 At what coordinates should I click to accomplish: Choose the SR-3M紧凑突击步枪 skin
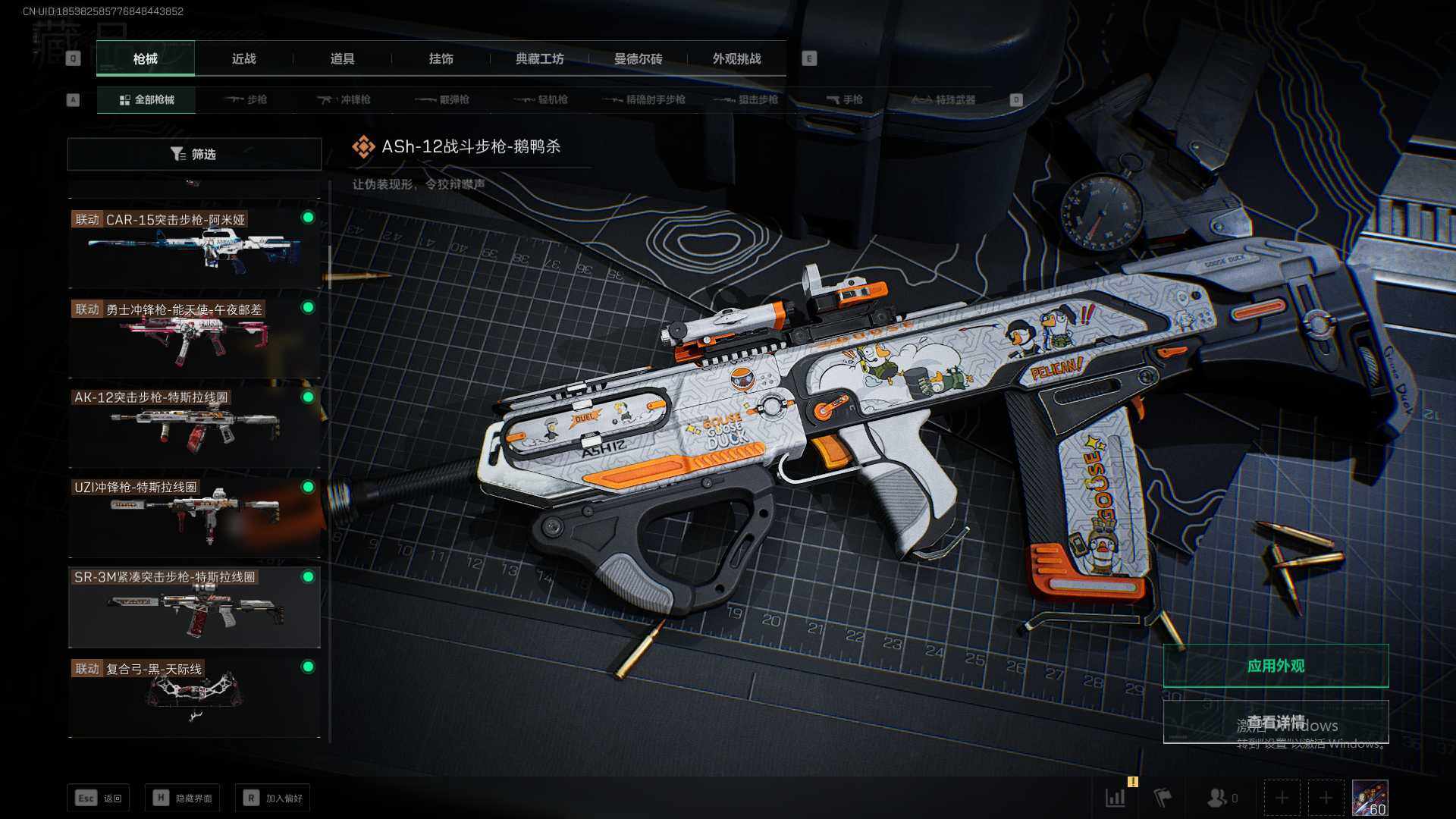pyautogui.click(x=194, y=605)
